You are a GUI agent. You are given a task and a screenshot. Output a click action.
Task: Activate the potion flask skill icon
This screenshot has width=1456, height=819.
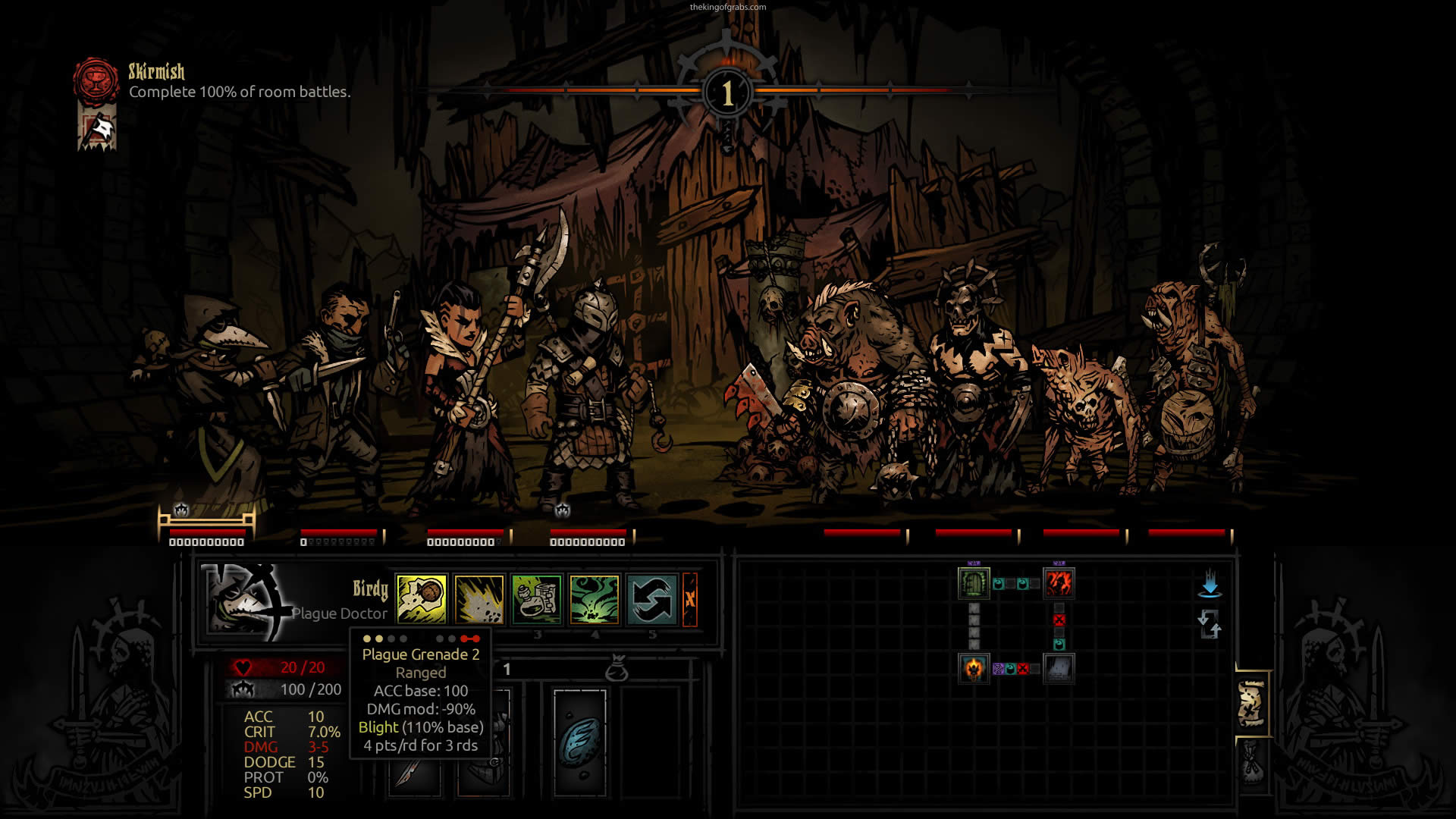click(x=537, y=599)
